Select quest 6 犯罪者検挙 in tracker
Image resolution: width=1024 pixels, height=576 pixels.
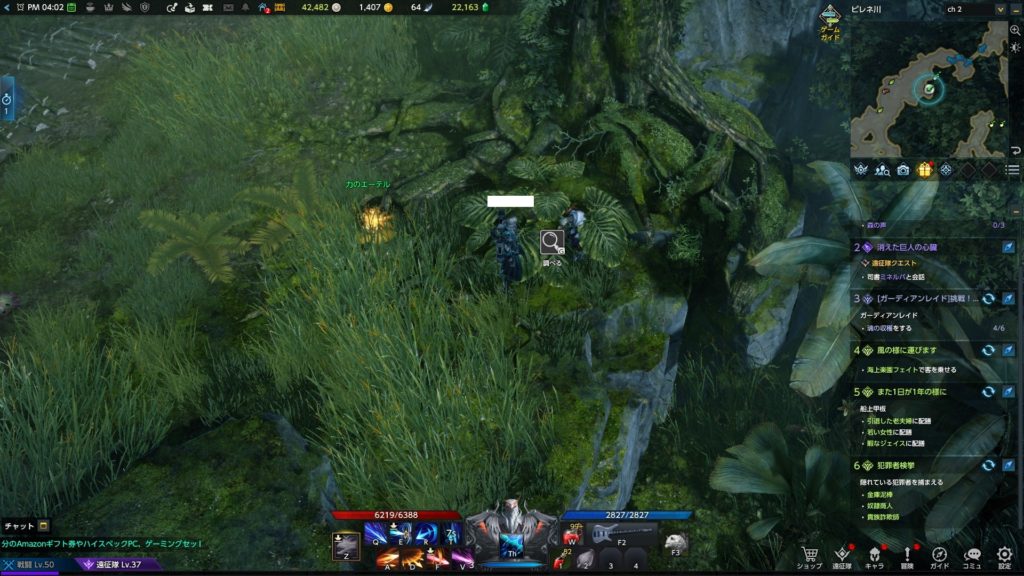click(900, 465)
